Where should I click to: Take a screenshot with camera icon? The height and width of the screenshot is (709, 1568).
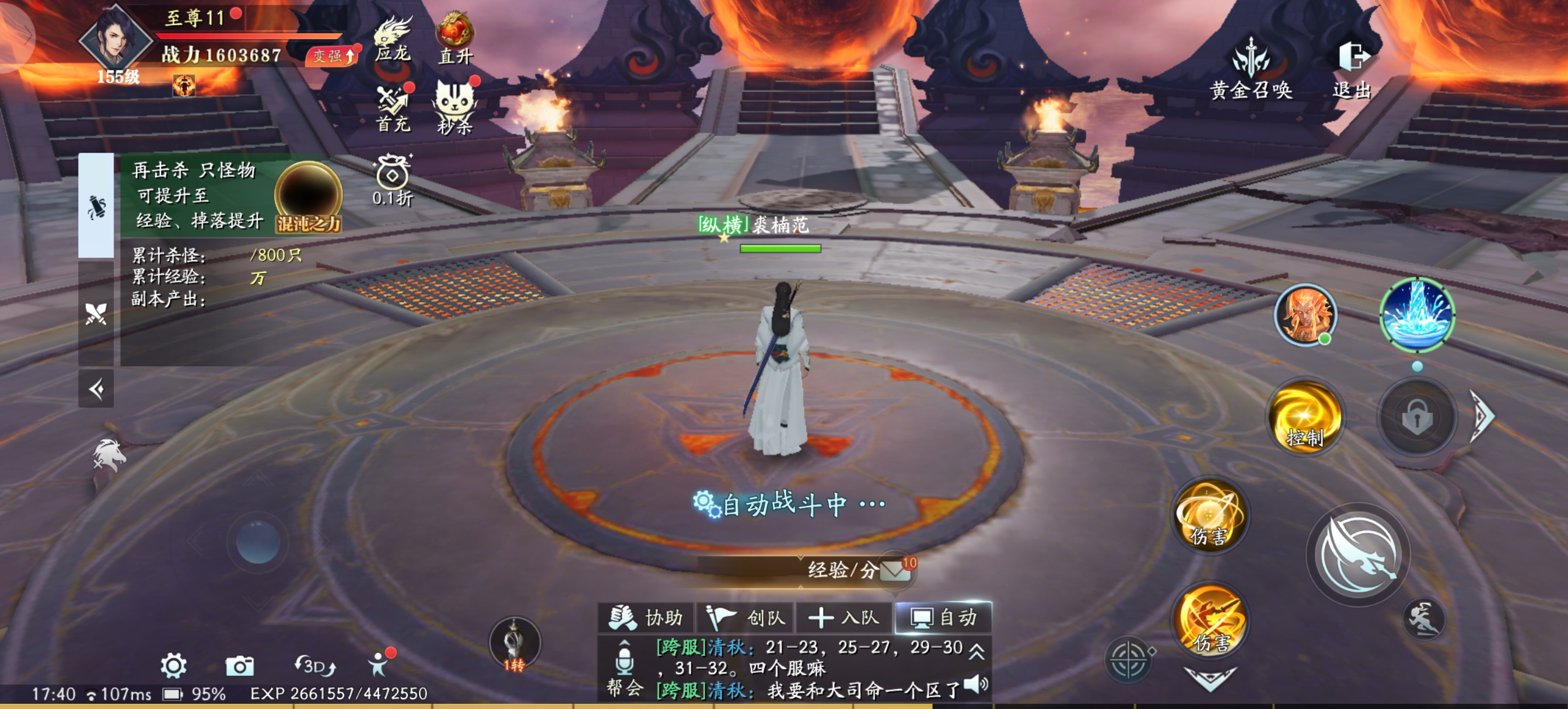pos(239,666)
